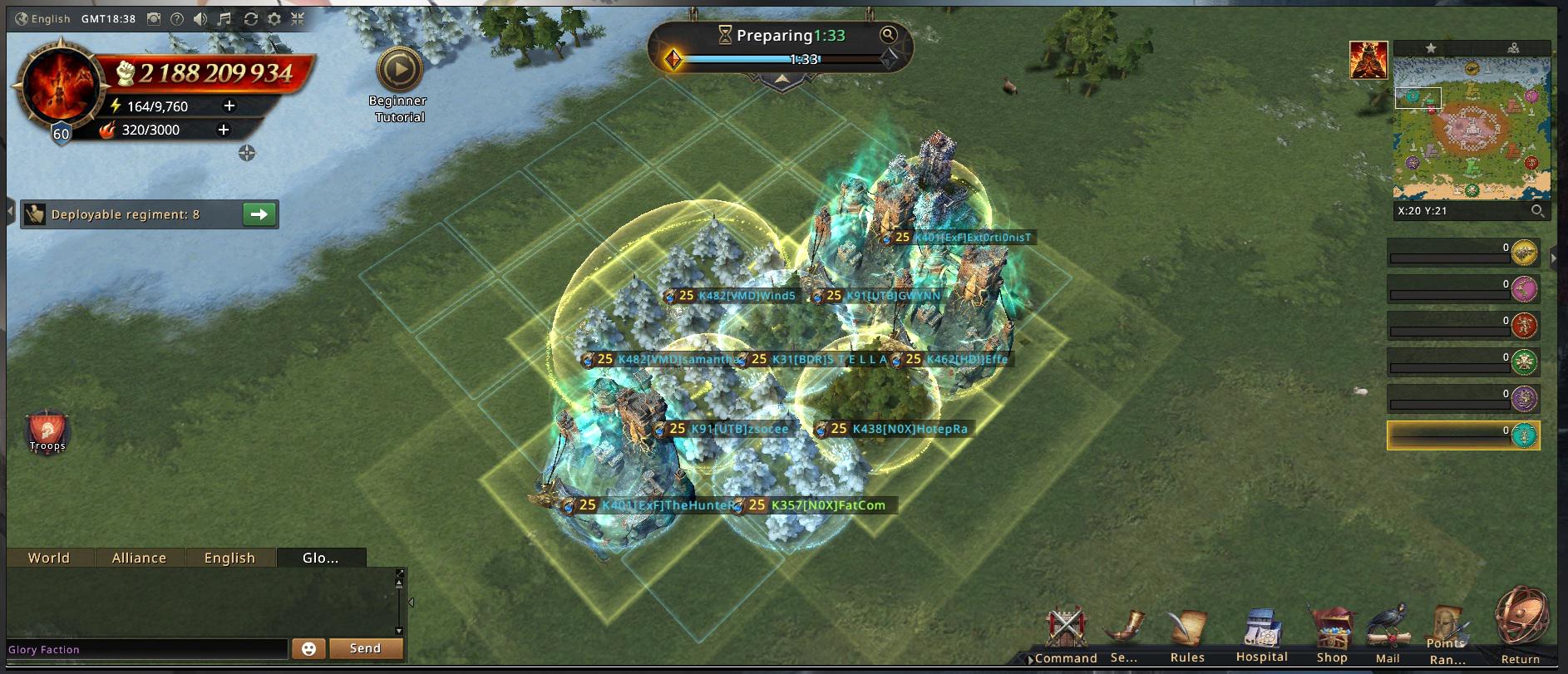Open the emoji picker in chat

(x=308, y=649)
